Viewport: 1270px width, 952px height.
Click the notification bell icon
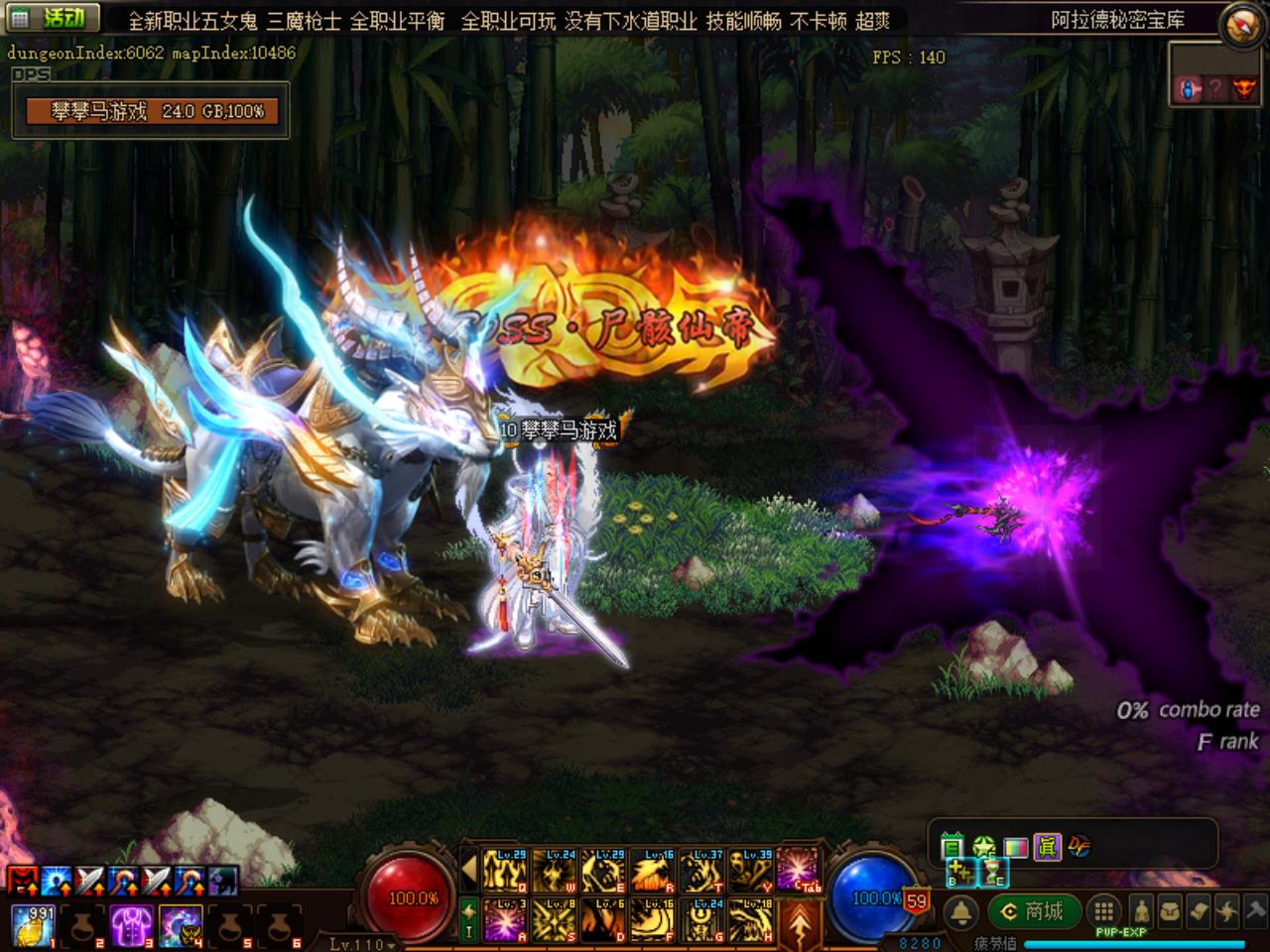tap(960, 912)
